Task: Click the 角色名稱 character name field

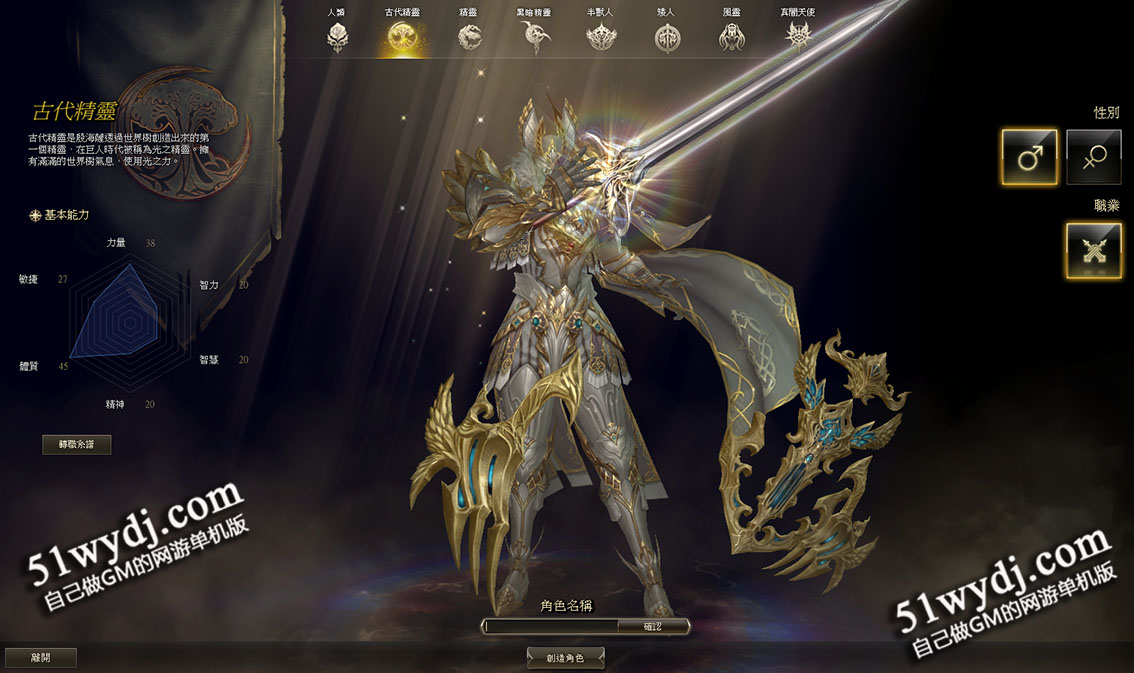Action: (x=550, y=626)
